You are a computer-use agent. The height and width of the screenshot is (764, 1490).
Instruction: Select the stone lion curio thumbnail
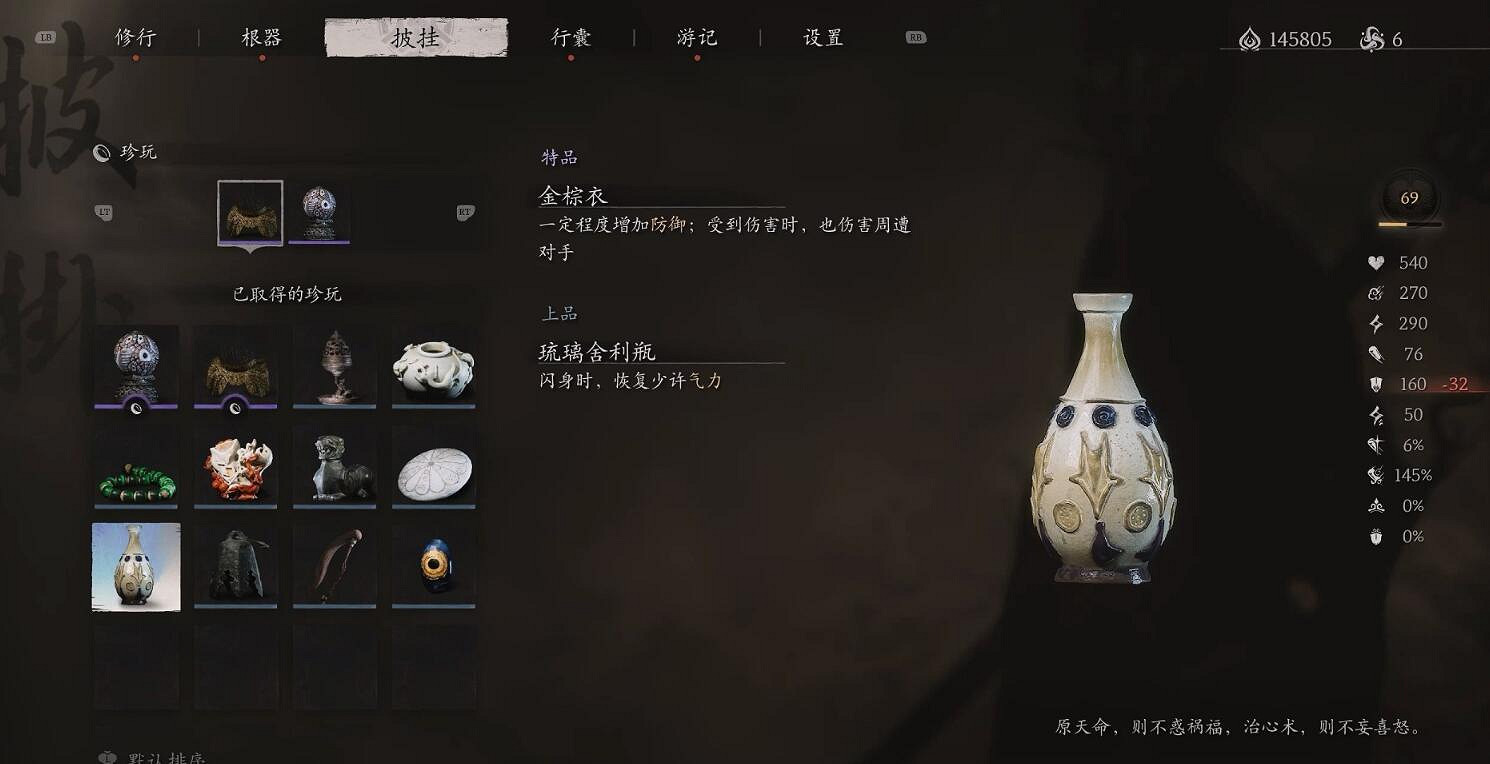point(335,467)
